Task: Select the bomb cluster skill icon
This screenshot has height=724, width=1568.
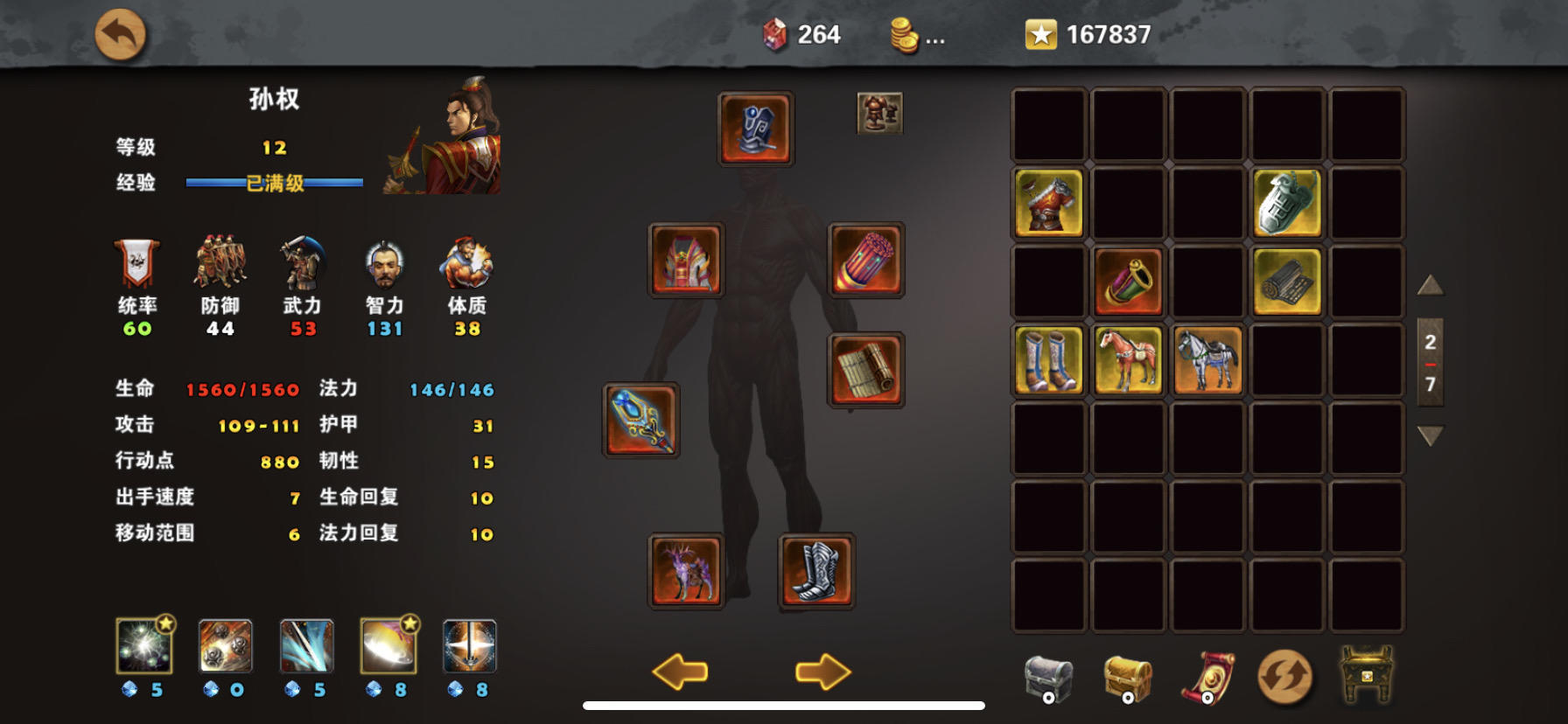Action: 225,649
